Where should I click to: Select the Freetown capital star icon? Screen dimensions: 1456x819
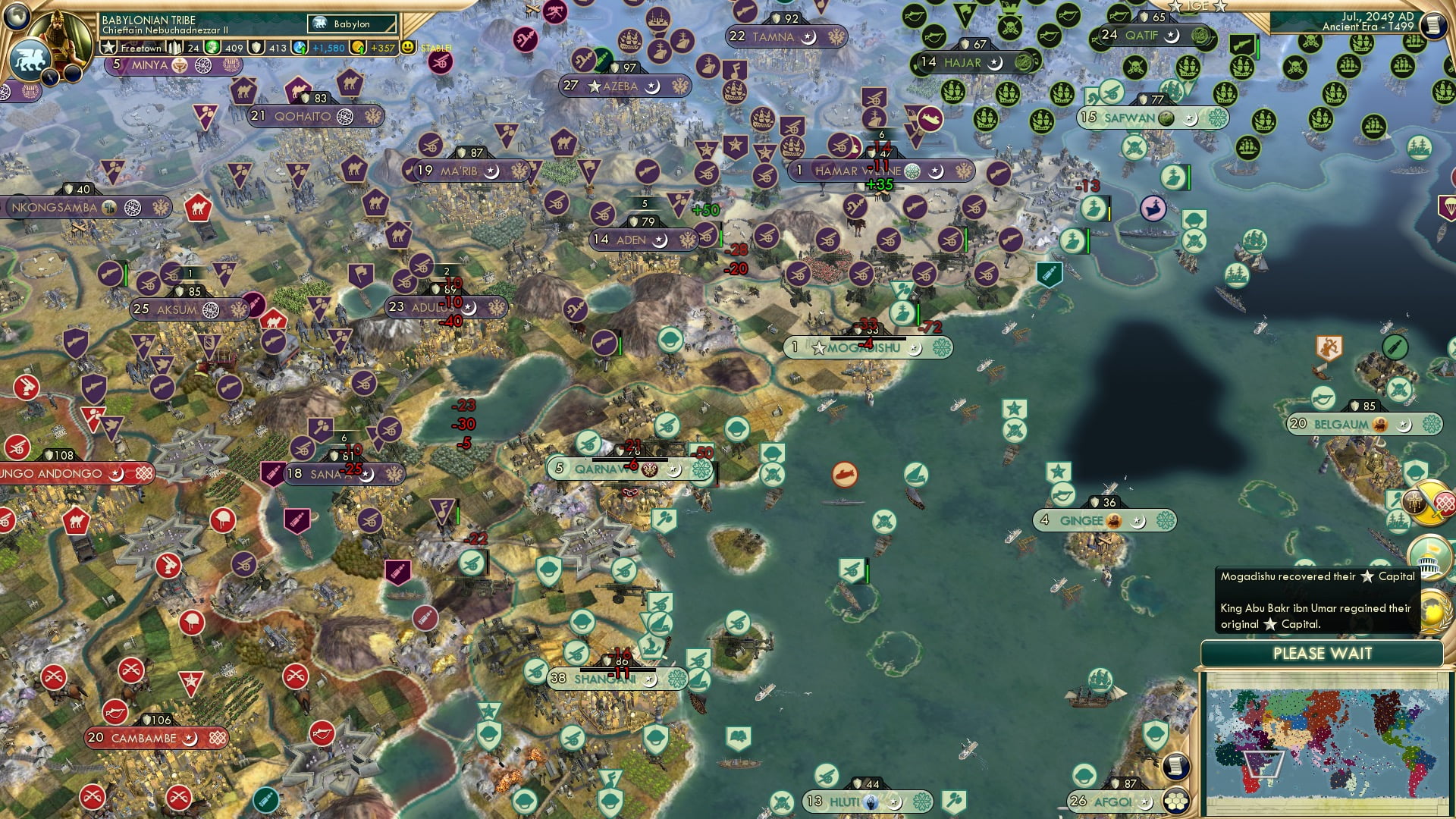tap(108, 47)
